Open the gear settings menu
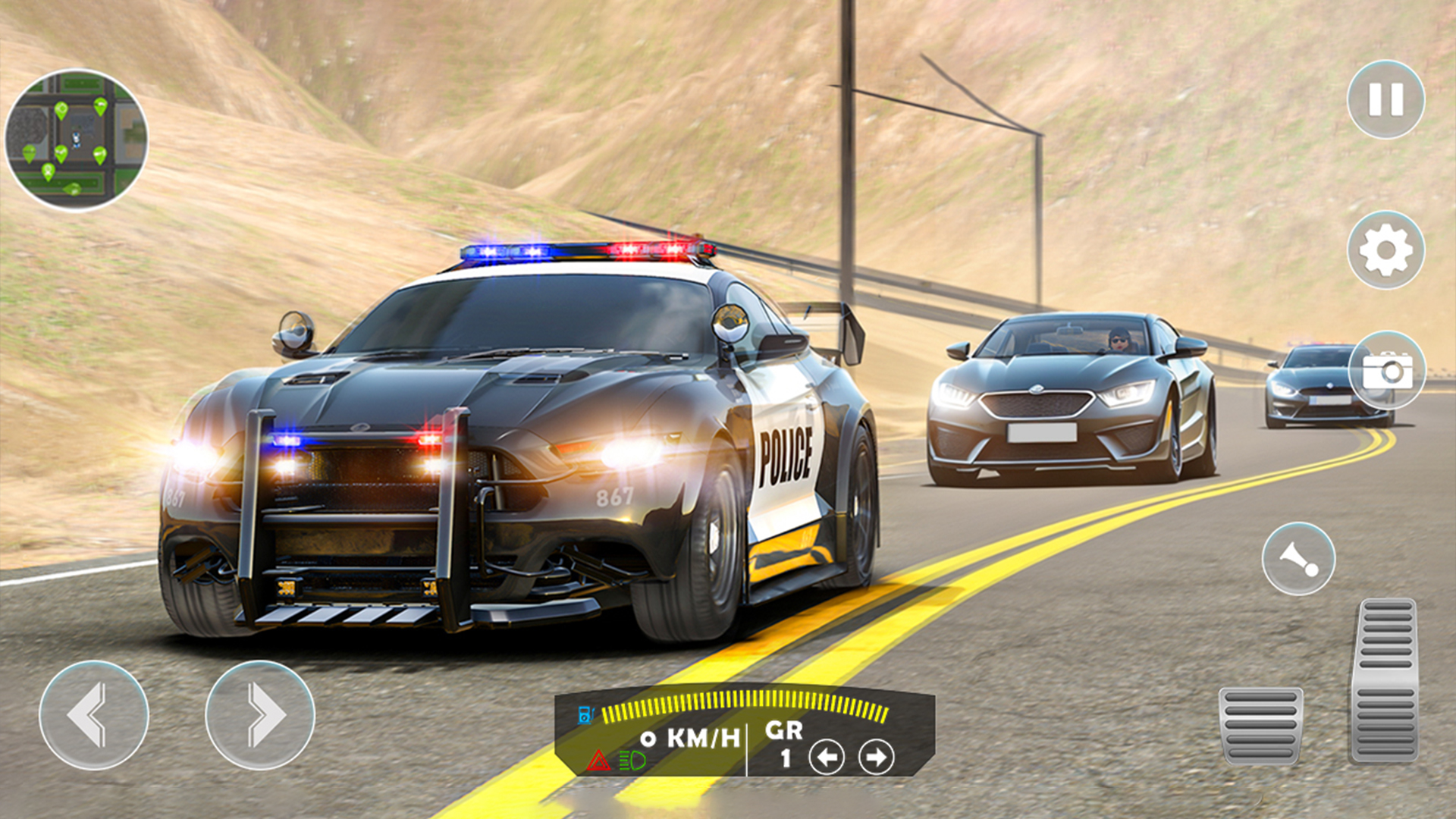The height and width of the screenshot is (819, 1456). (x=1385, y=249)
